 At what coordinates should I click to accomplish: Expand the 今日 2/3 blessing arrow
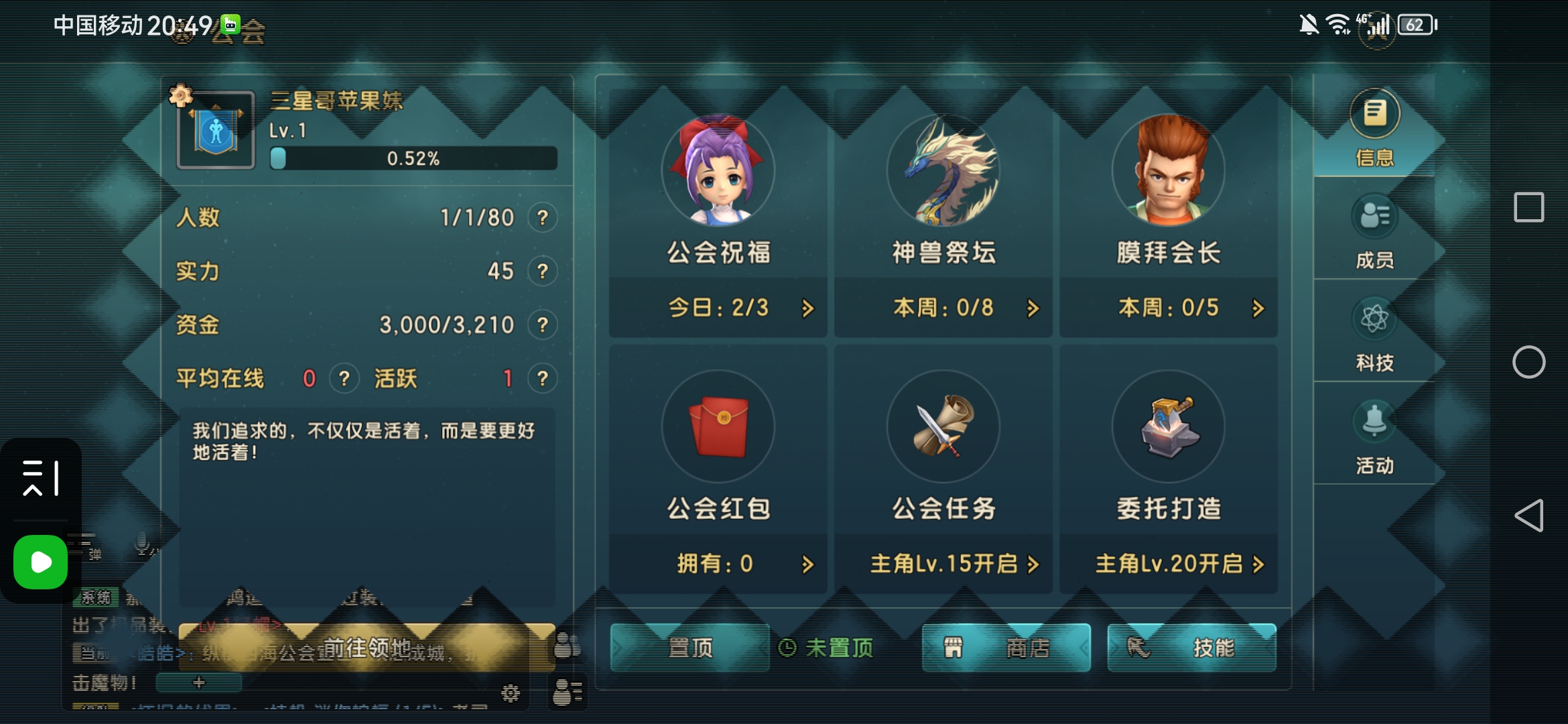point(809,308)
